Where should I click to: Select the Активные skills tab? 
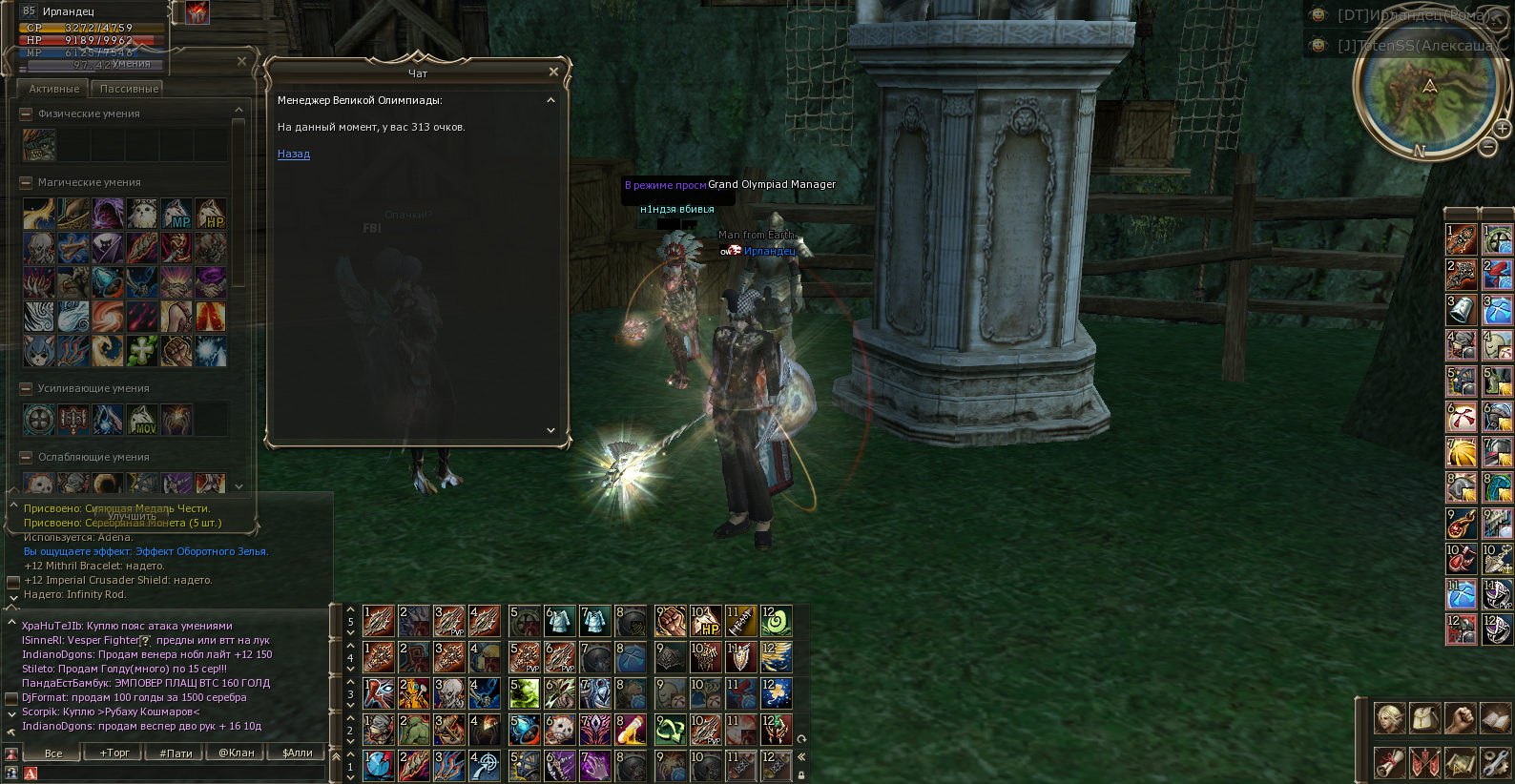pos(53,89)
